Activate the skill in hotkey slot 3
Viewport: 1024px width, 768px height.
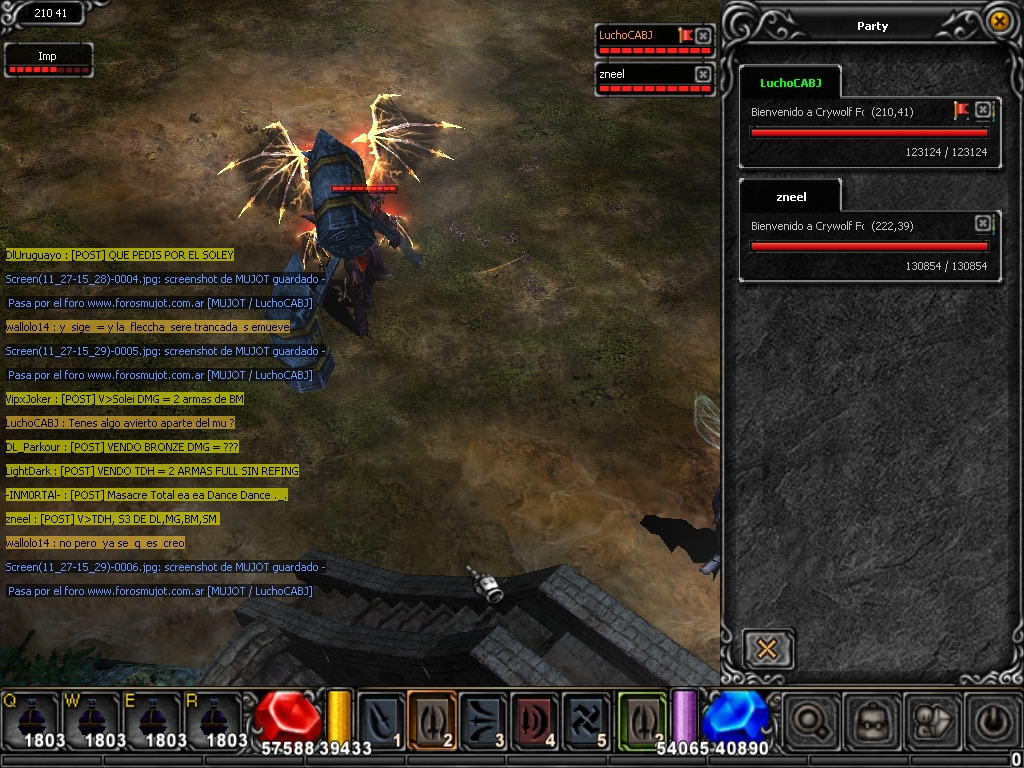[484, 718]
